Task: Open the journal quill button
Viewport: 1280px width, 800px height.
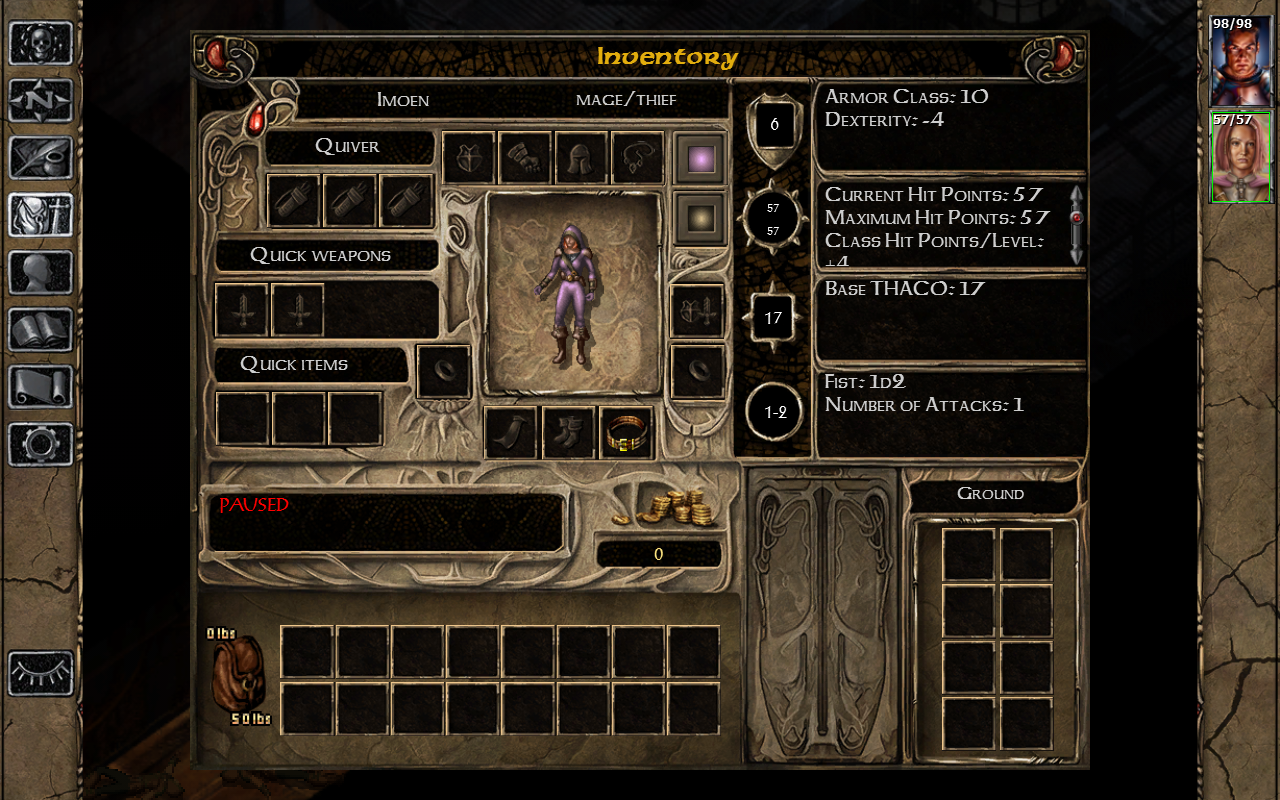Action: (x=41, y=157)
